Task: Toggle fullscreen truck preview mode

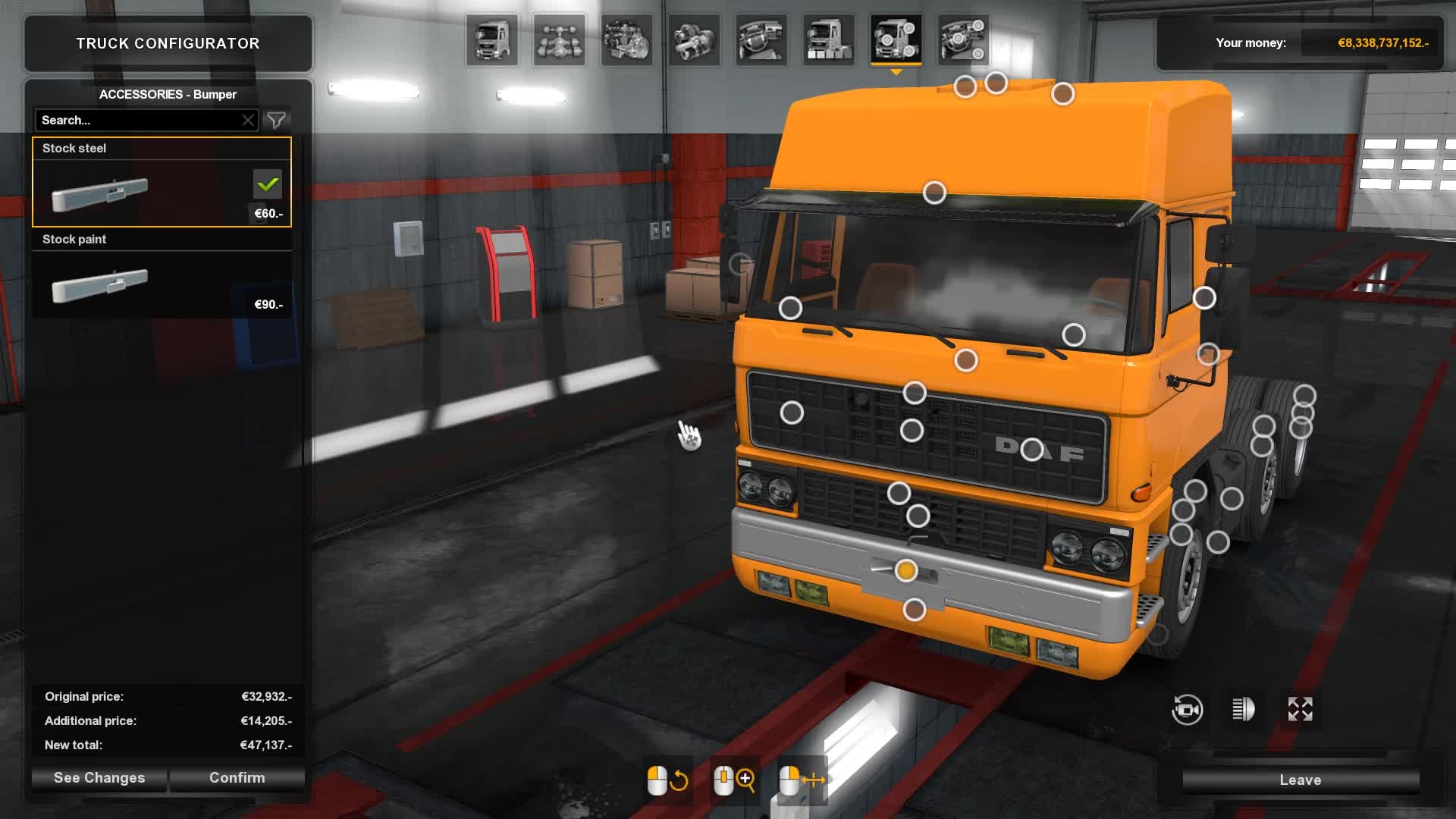Action: coord(1301,708)
